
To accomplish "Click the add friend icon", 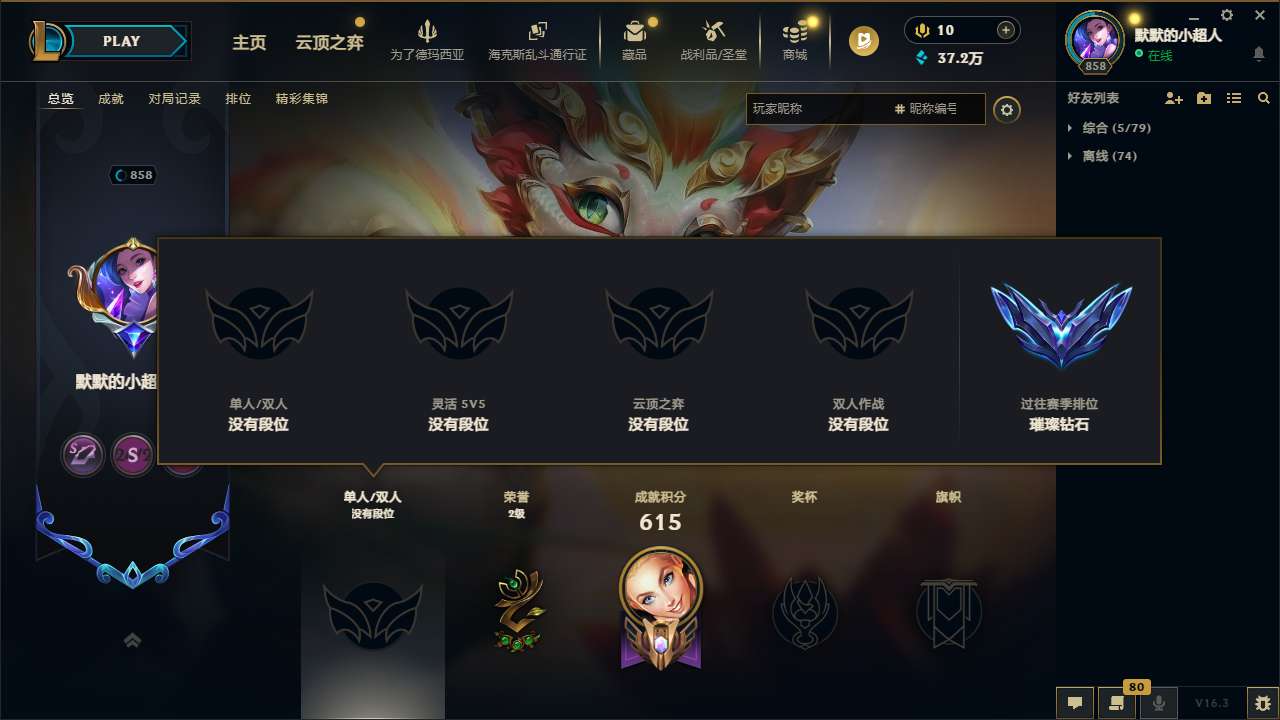I will (x=1172, y=98).
